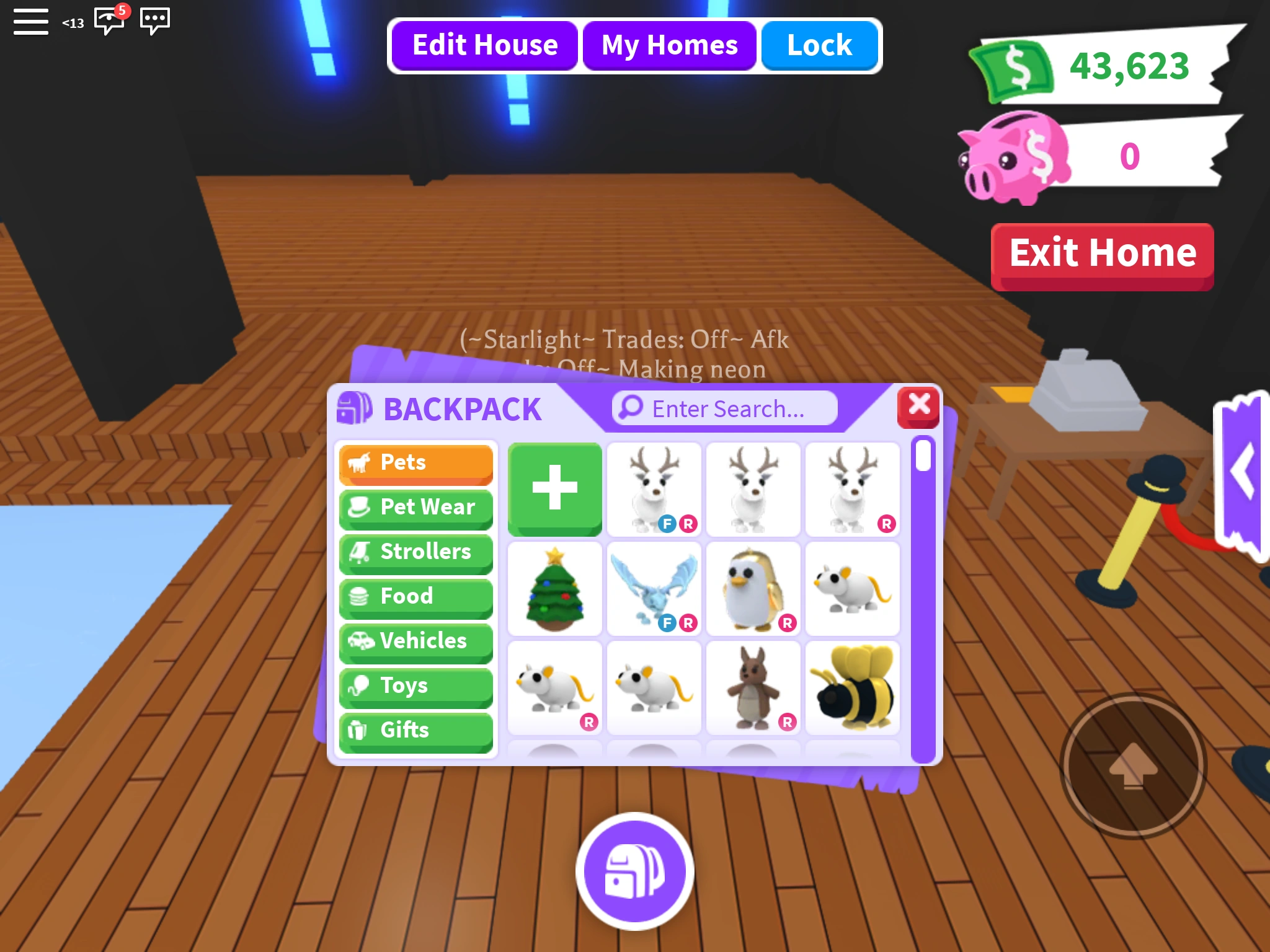Select the Queen Bee pet thumbnail
The height and width of the screenshot is (952, 1270).
click(853, 688)
